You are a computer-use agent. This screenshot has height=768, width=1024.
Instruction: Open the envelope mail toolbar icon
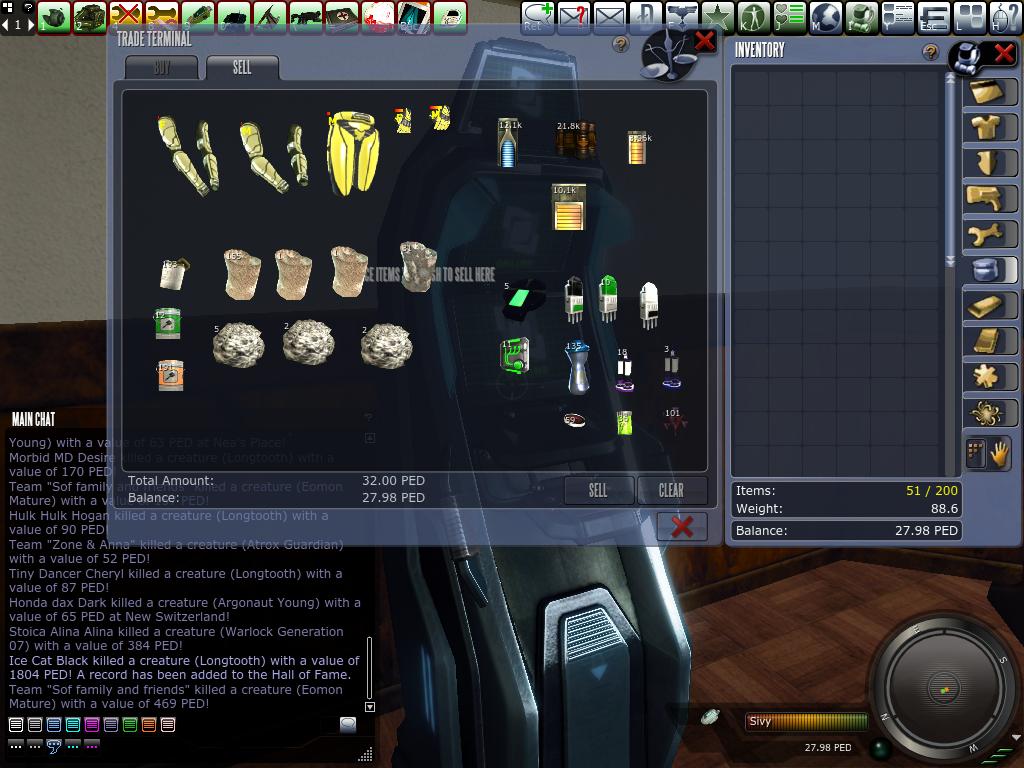609,17
